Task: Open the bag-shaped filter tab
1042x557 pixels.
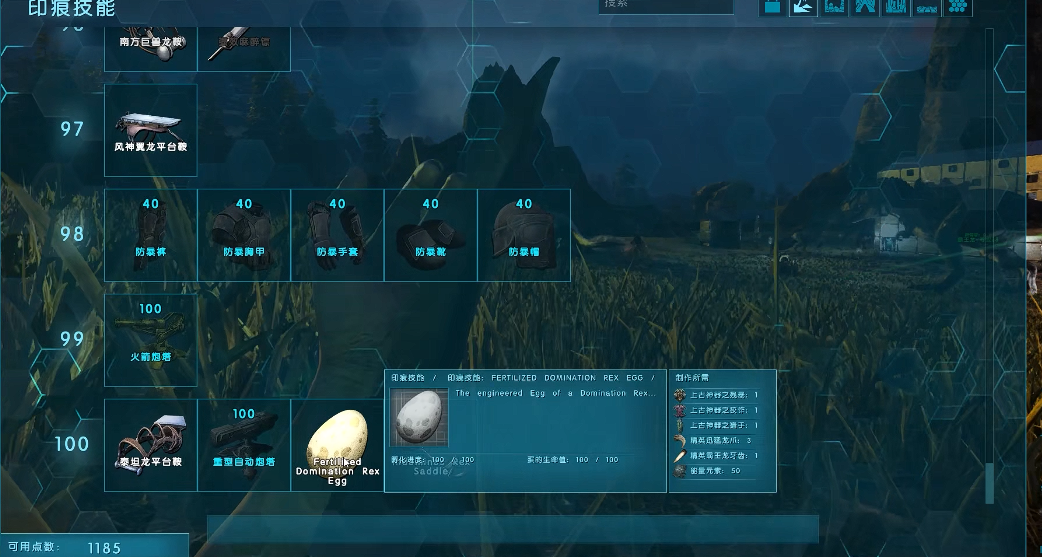Action: click(773, 7)
